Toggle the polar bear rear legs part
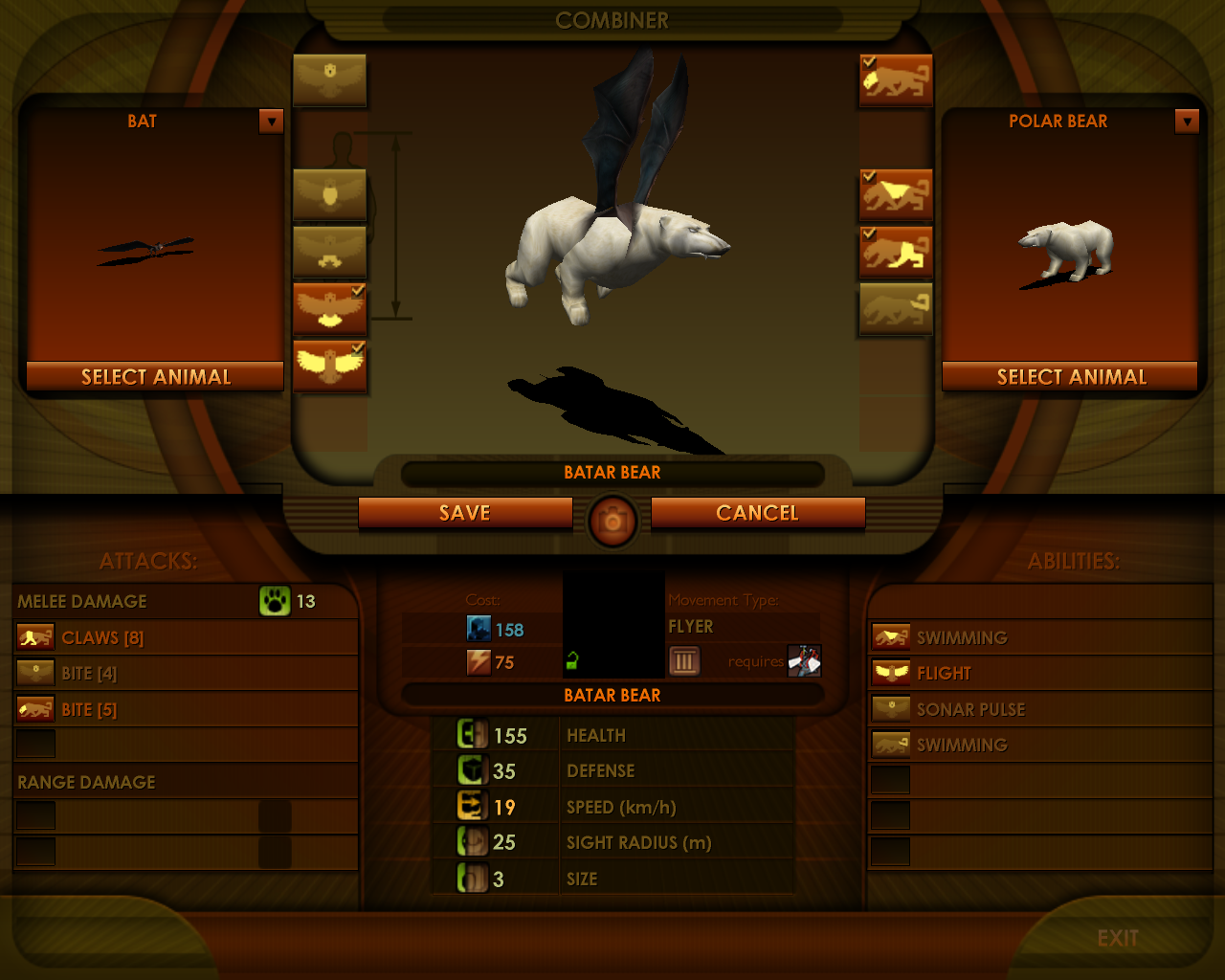The height and width of the screenshot is (980, 1225). click(895, 252)
